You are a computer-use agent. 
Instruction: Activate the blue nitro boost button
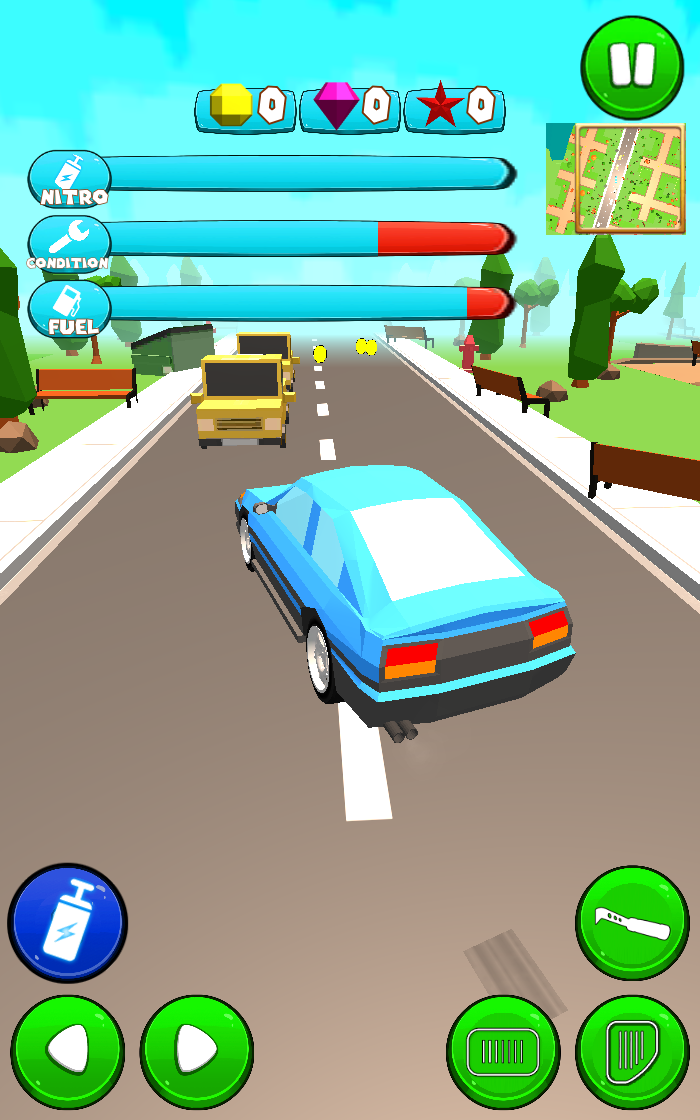click(68, 923)
